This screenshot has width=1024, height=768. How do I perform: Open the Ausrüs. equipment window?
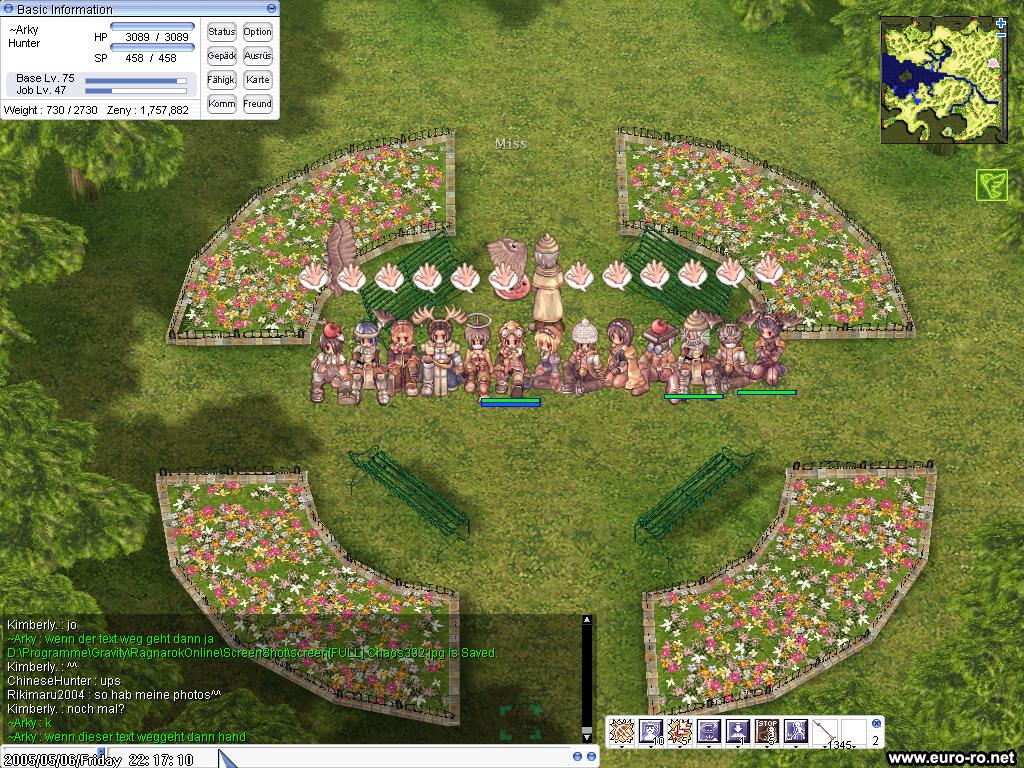coord(257,56)
